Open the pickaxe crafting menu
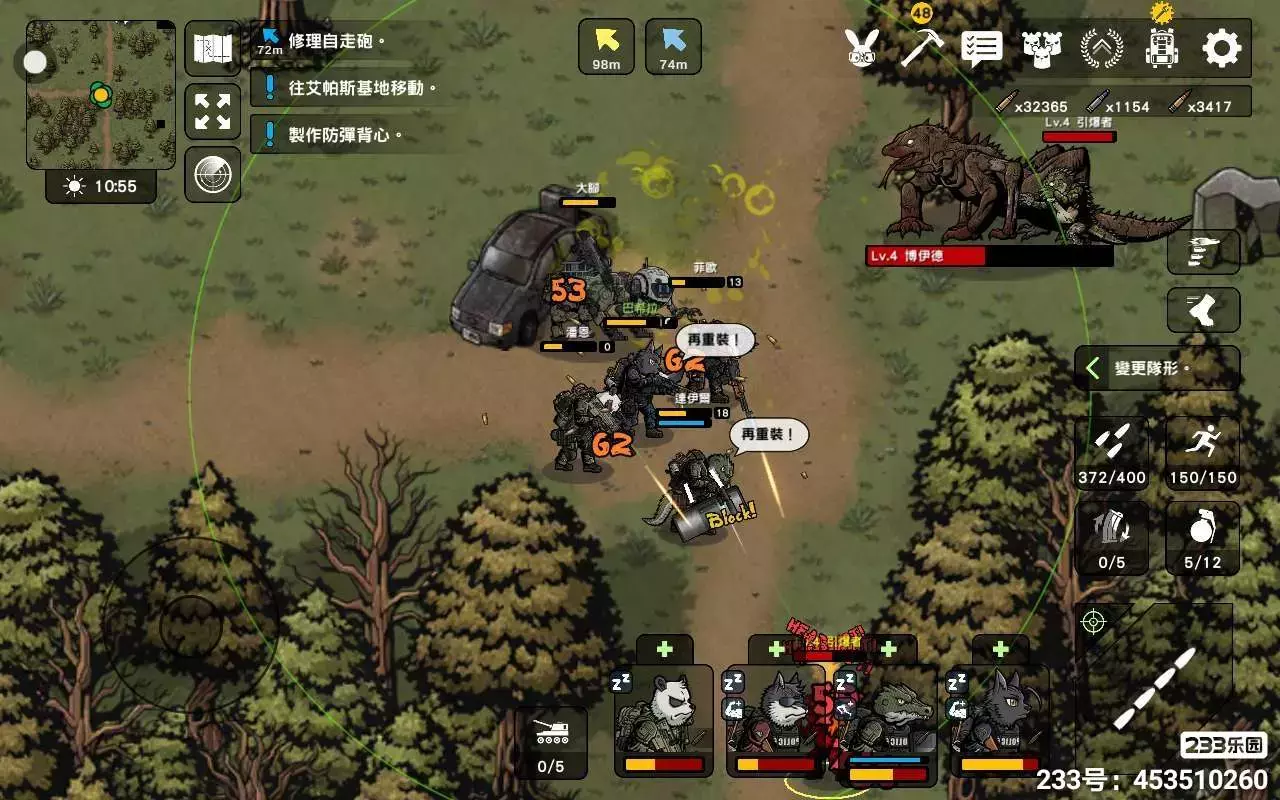1280x800 pixels. (x=922, y=47)
